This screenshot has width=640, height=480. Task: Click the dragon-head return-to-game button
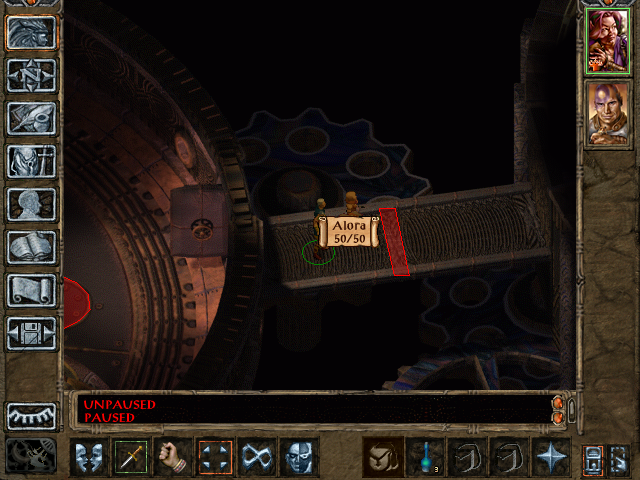point(31,32)
